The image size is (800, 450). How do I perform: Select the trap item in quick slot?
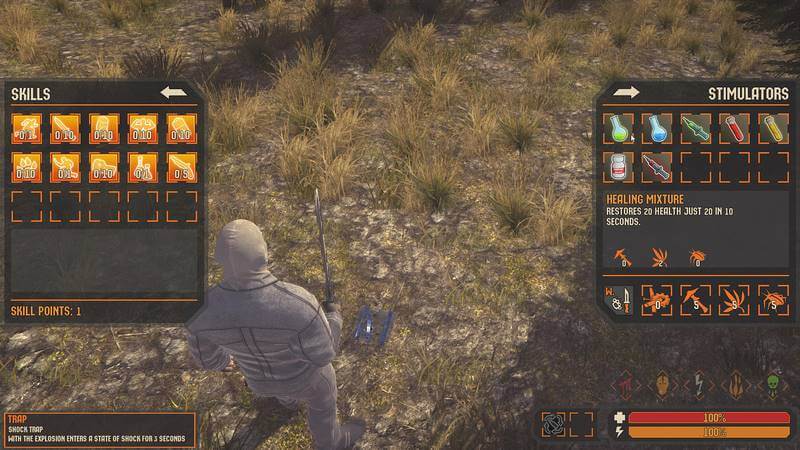click(553, 424)
